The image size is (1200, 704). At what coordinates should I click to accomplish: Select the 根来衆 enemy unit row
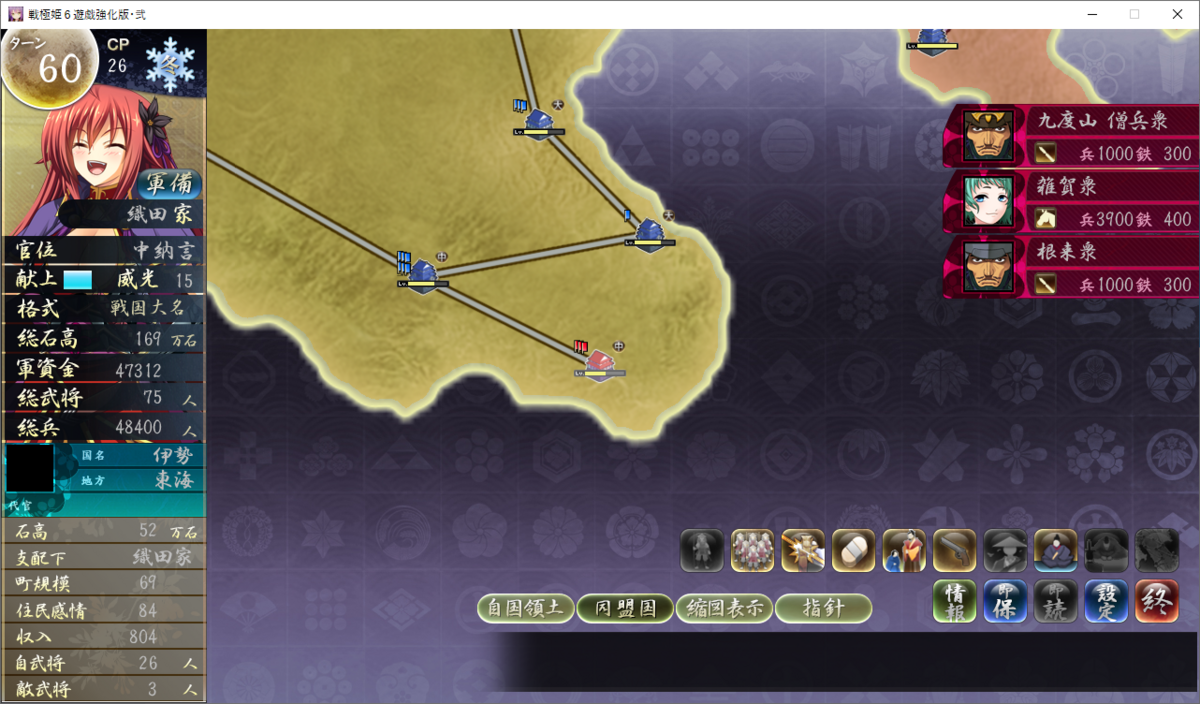[x=1072, y=267]
